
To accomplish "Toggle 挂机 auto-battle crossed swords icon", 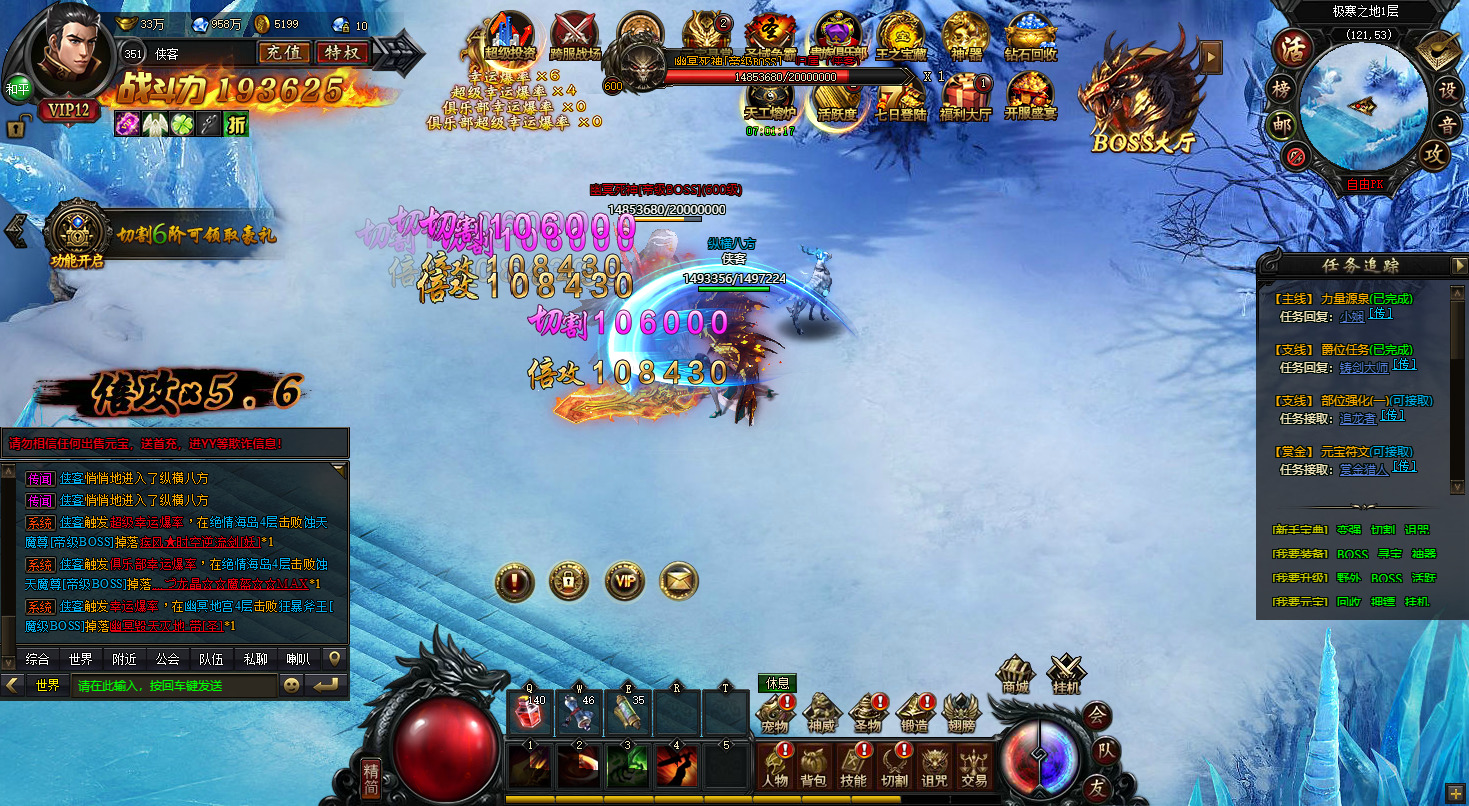I will pyautogui.click(x=1066, y=674).
